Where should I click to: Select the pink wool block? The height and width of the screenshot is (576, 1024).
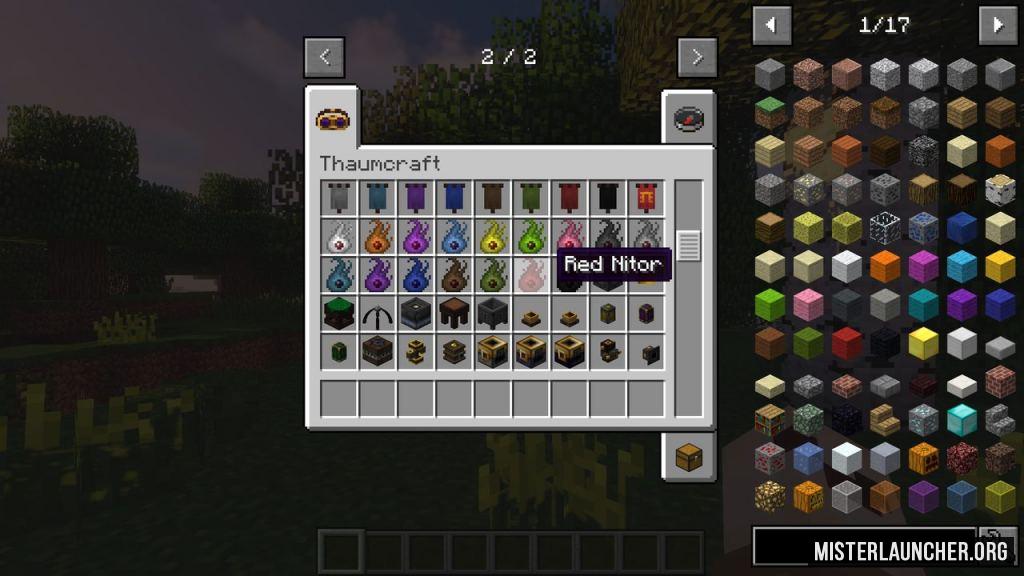[808, 304]
